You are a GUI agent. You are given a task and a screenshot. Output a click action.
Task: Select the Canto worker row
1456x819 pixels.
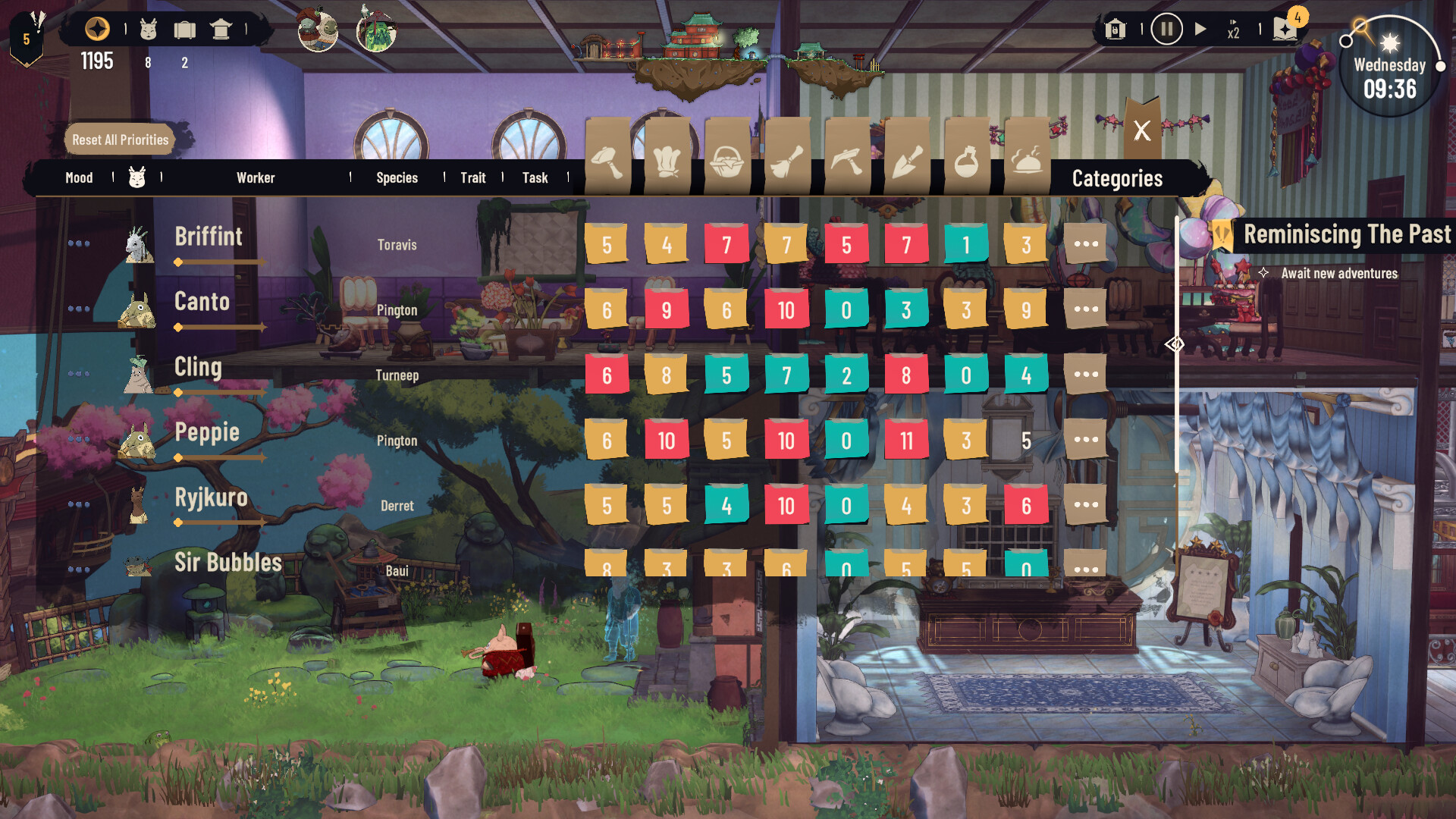(x=202, y=302)
